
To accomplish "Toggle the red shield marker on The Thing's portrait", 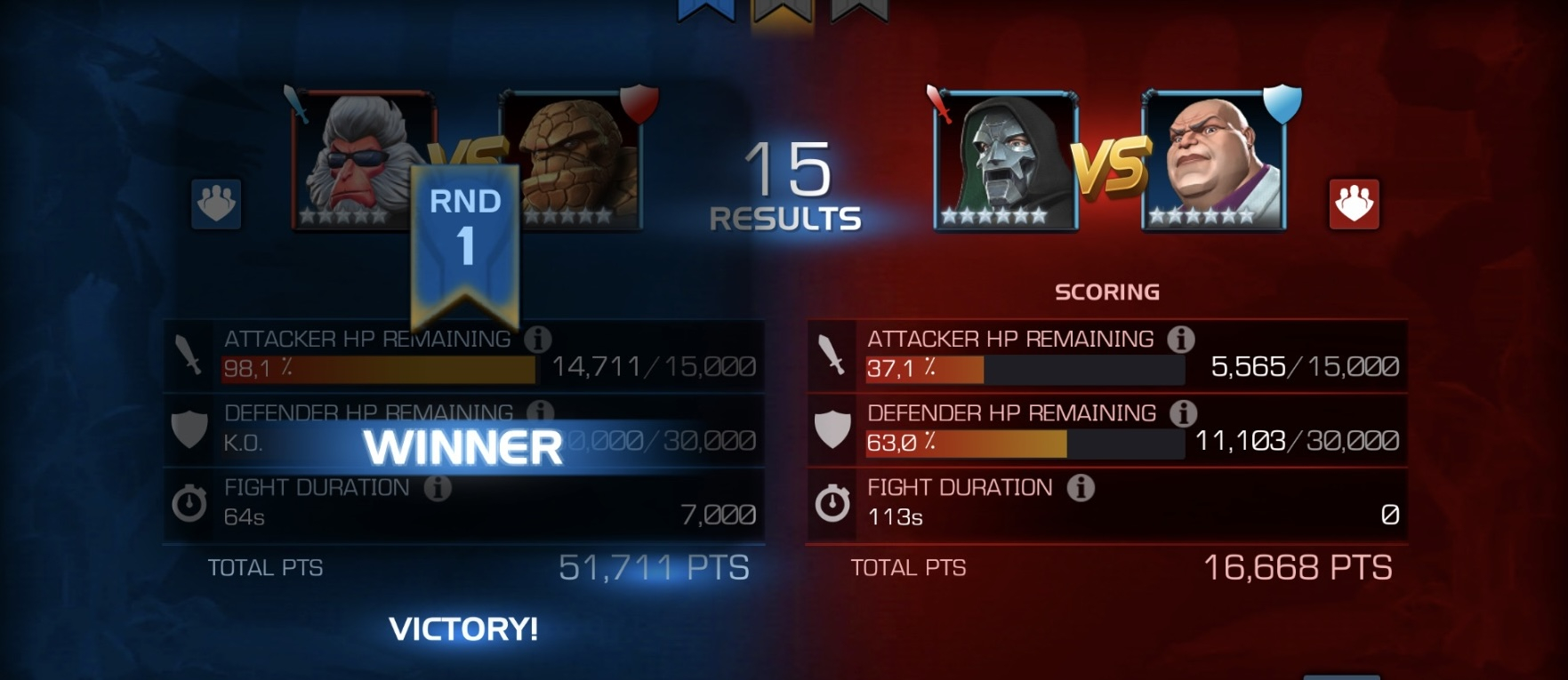I will click(639, 105).
